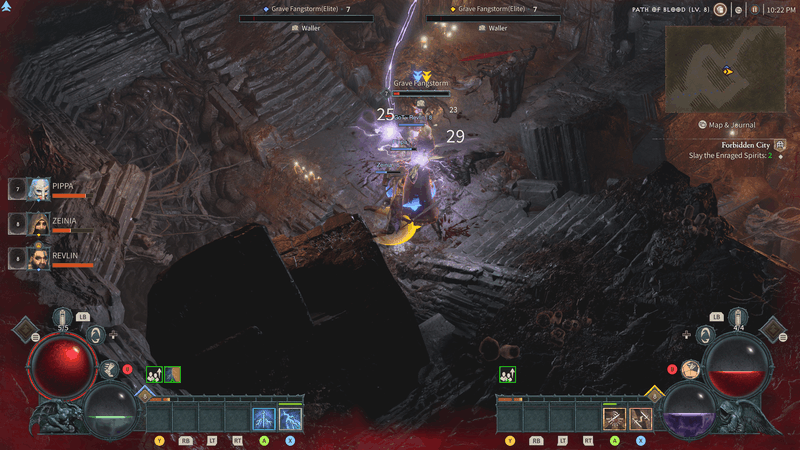Activate left player's first lightning skill

[264, 419]
